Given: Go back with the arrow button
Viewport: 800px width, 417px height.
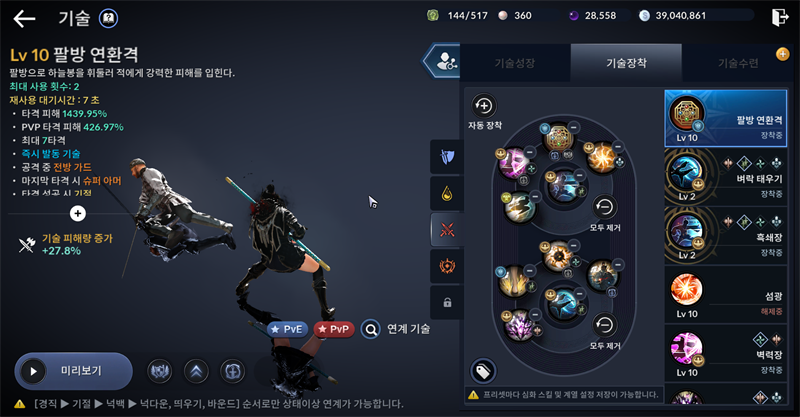Looking at the screenshot, I should click(24, 18).
